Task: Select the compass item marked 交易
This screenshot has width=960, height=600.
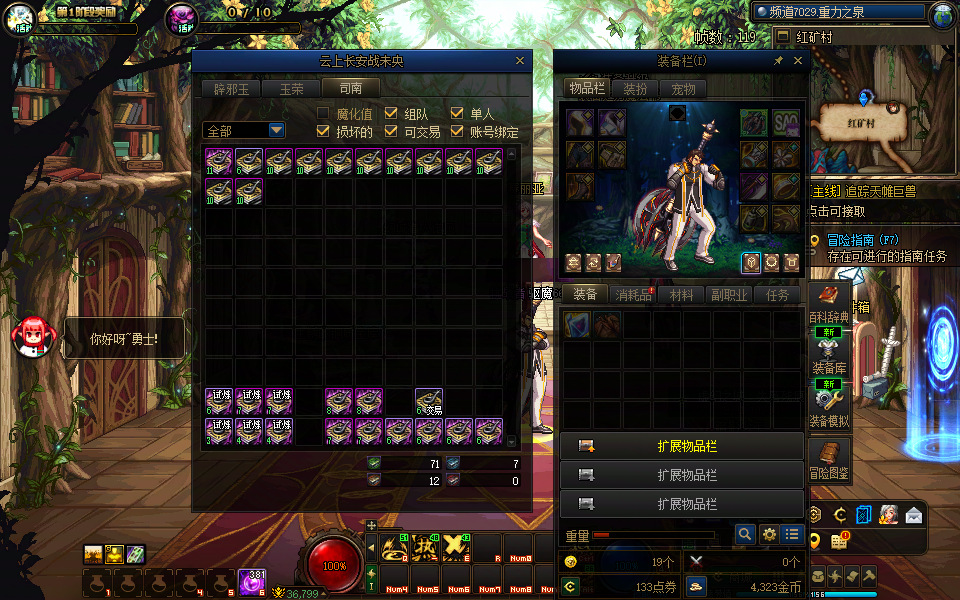Action: pos(429,401)
